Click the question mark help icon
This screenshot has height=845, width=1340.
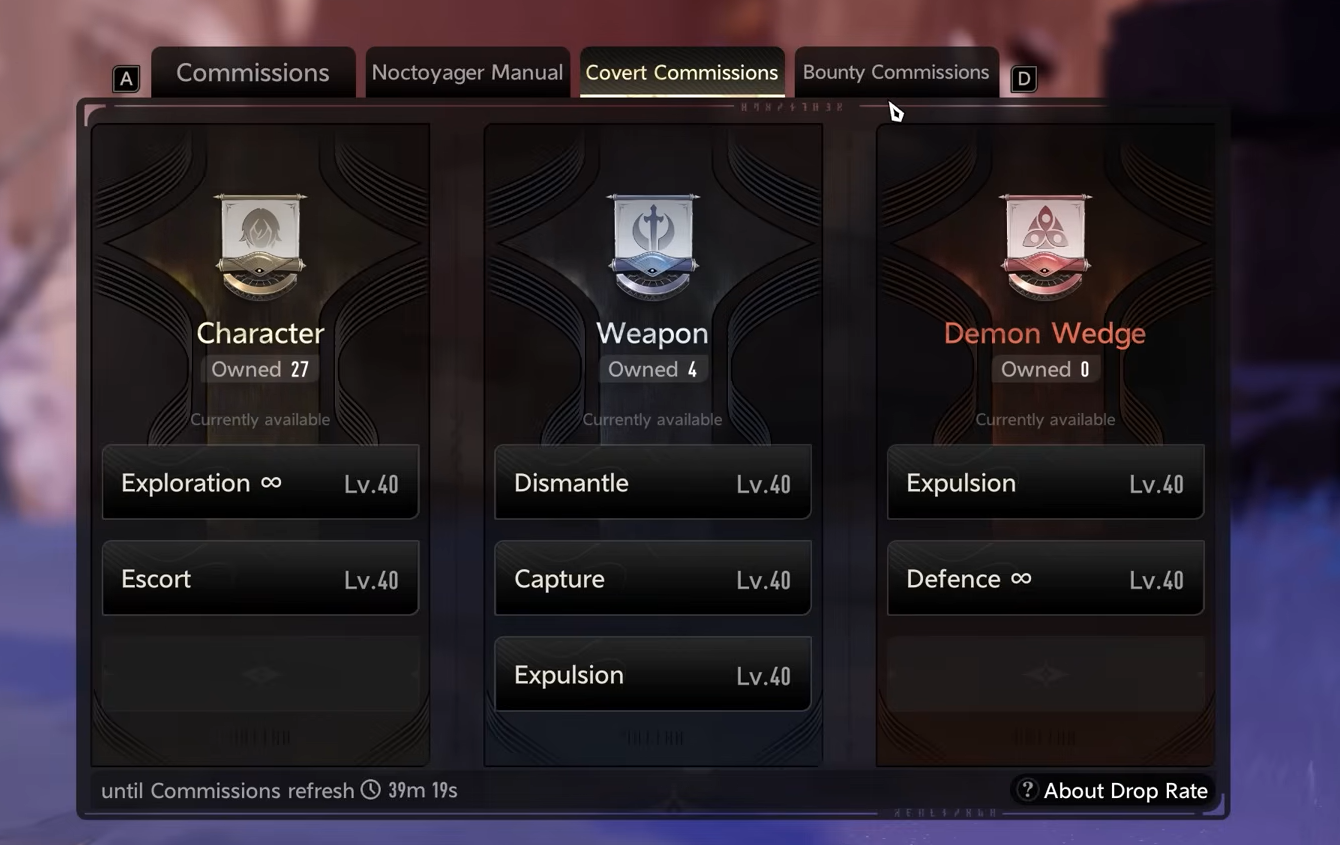tap(1027, 790)
